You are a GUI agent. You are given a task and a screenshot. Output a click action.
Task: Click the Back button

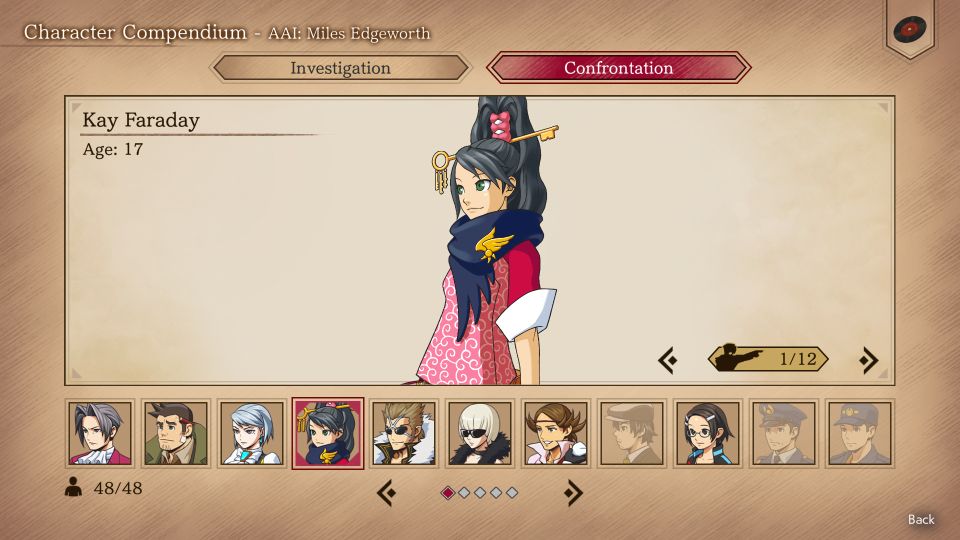tap(921, 519)
